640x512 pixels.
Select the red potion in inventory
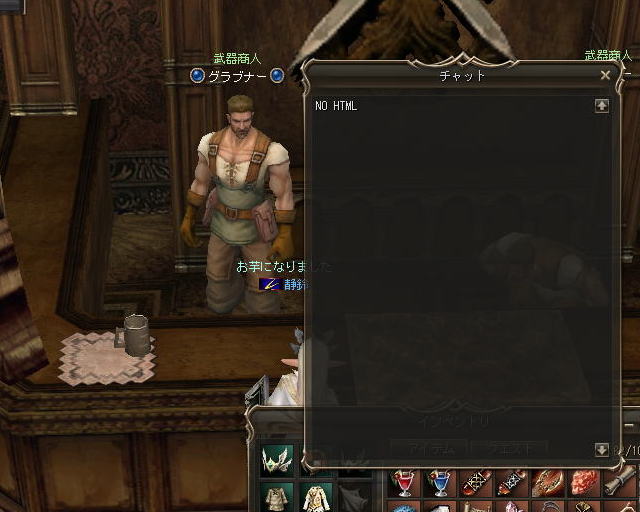[405, 484]
